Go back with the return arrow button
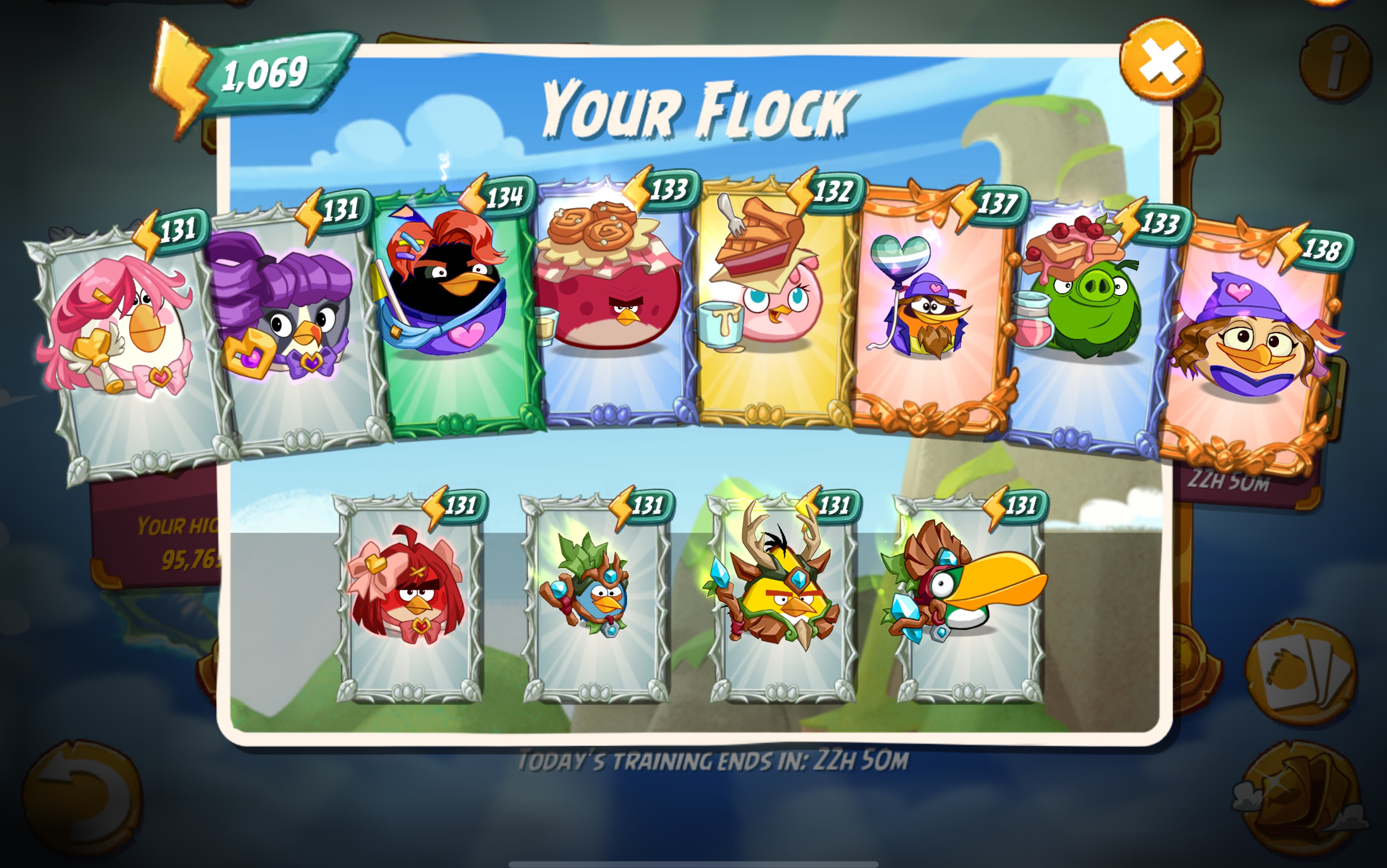1387x868 pixels. tap(82, 798)
